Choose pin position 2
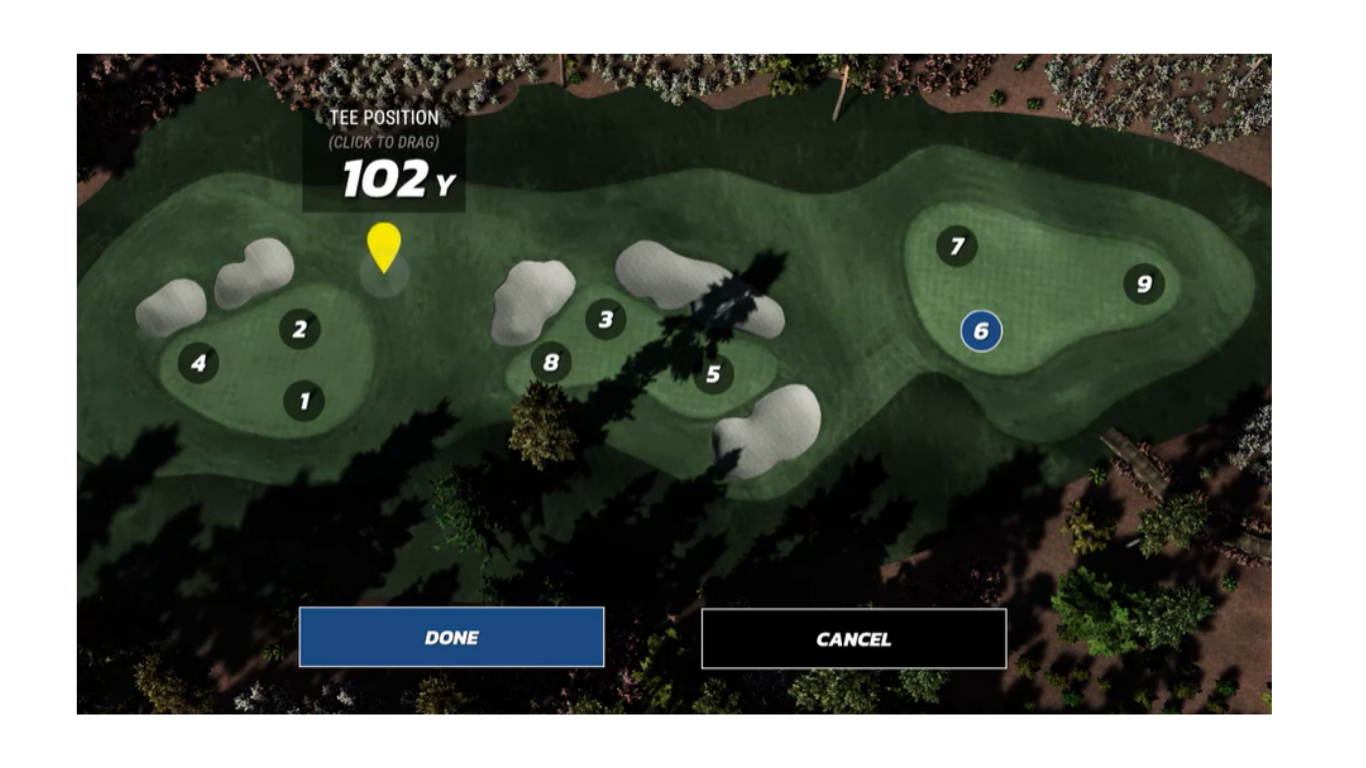 [299, 328]
